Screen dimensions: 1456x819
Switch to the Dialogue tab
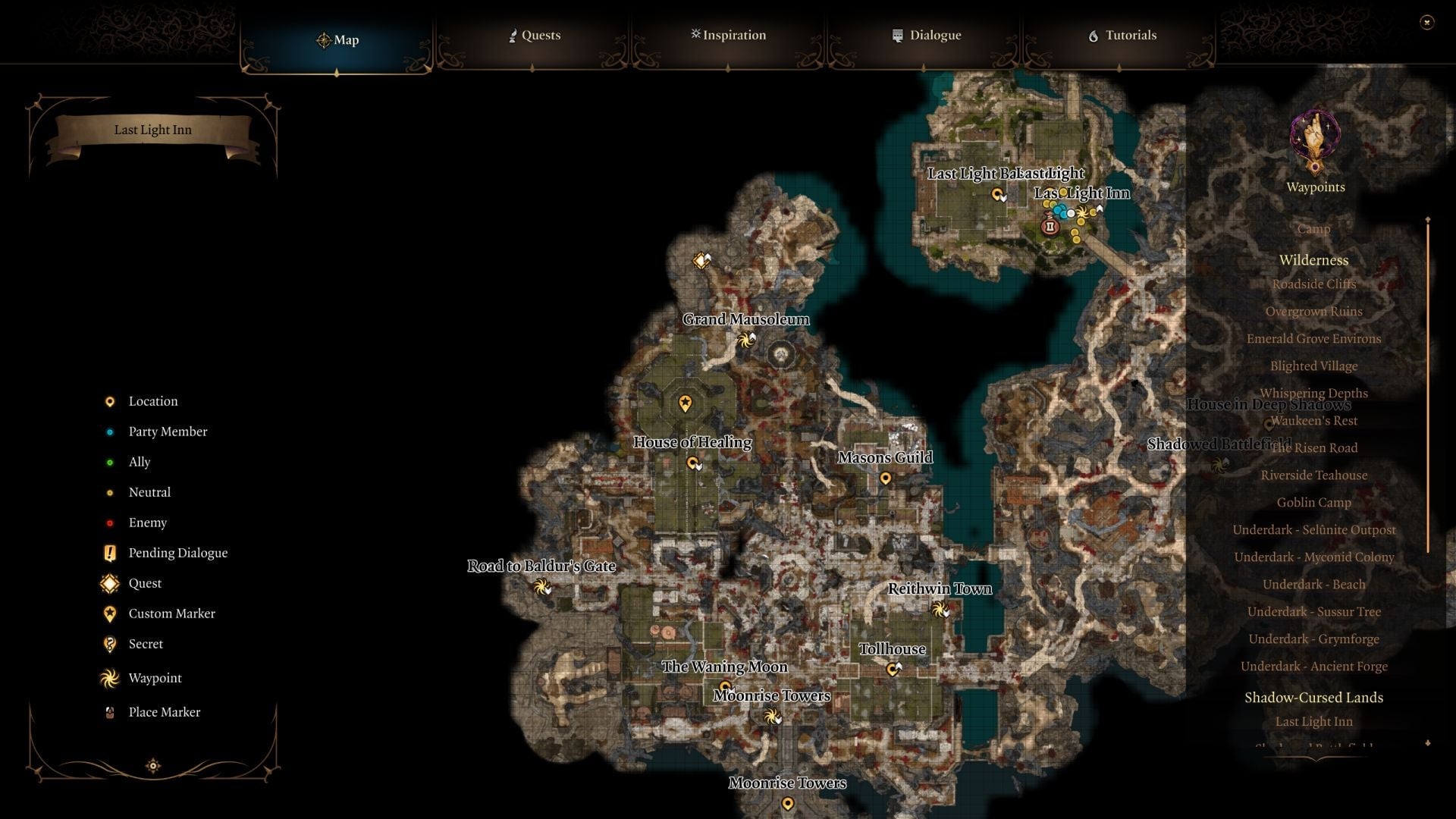point(927,35)
